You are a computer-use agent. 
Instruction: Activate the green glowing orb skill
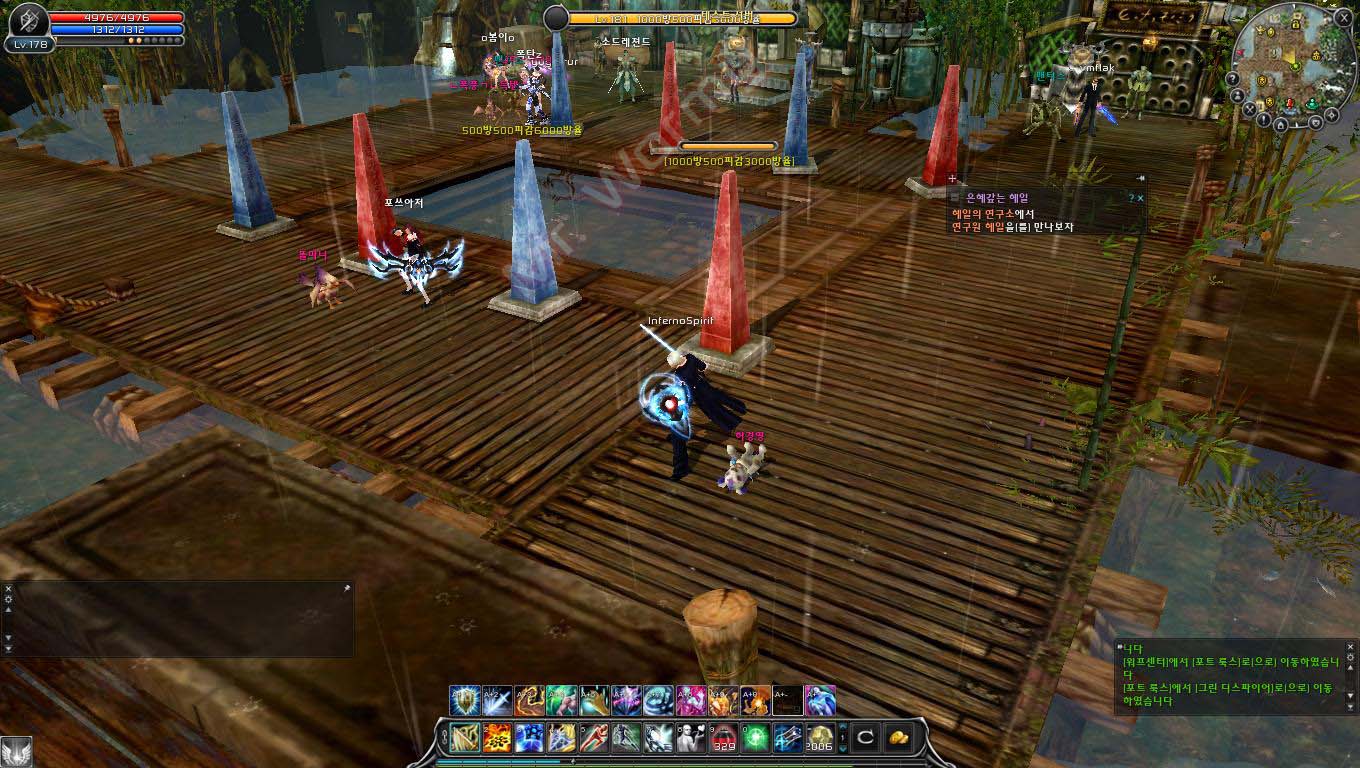(756, 738)
